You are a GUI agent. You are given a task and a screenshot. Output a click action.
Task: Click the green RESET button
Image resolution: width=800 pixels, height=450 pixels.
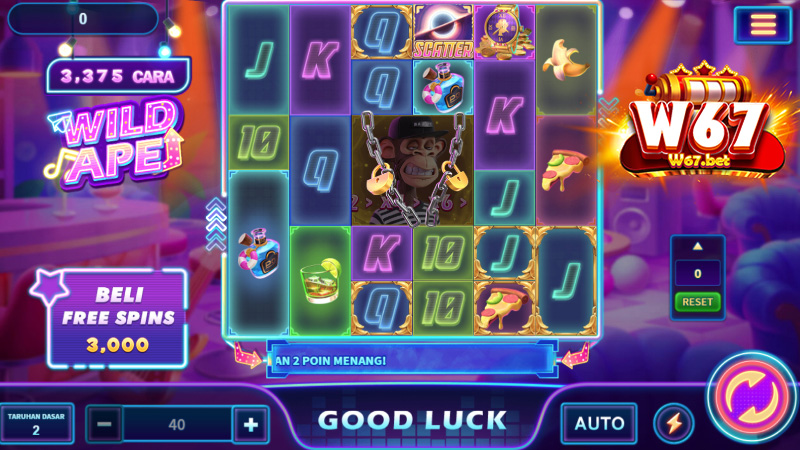click(x=697, y=301)
